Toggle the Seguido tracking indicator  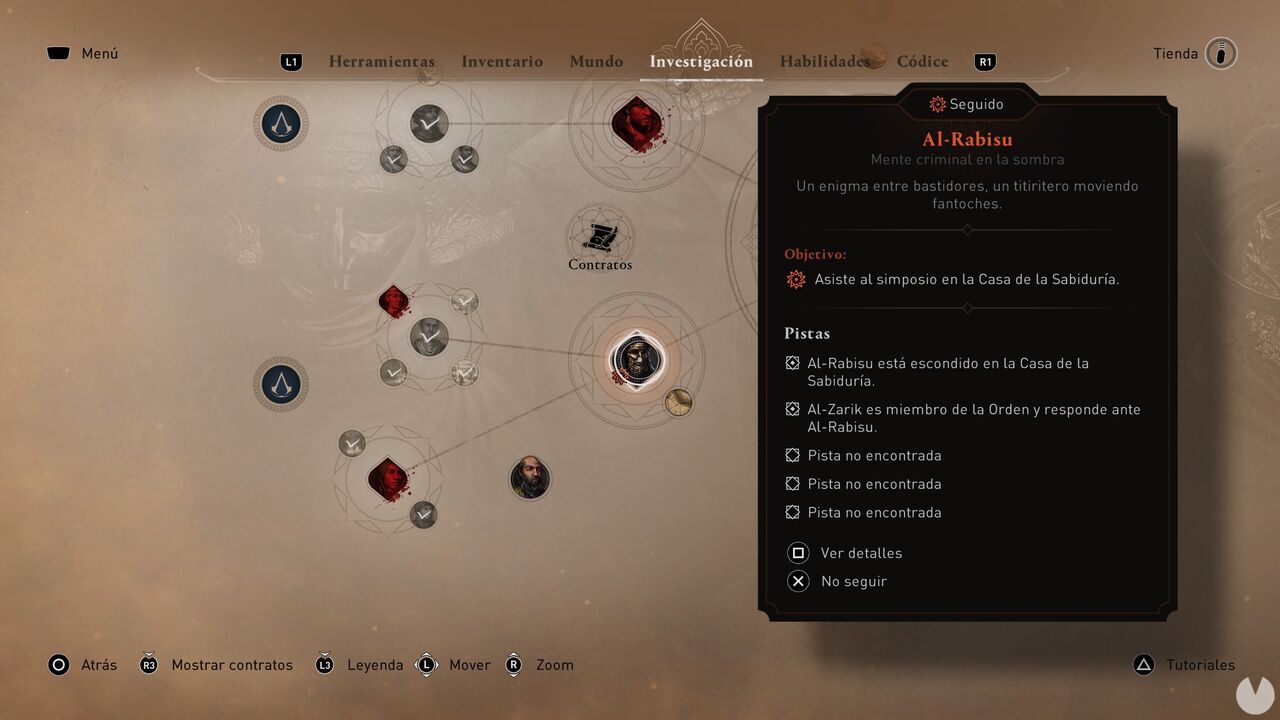coord(966,104)
